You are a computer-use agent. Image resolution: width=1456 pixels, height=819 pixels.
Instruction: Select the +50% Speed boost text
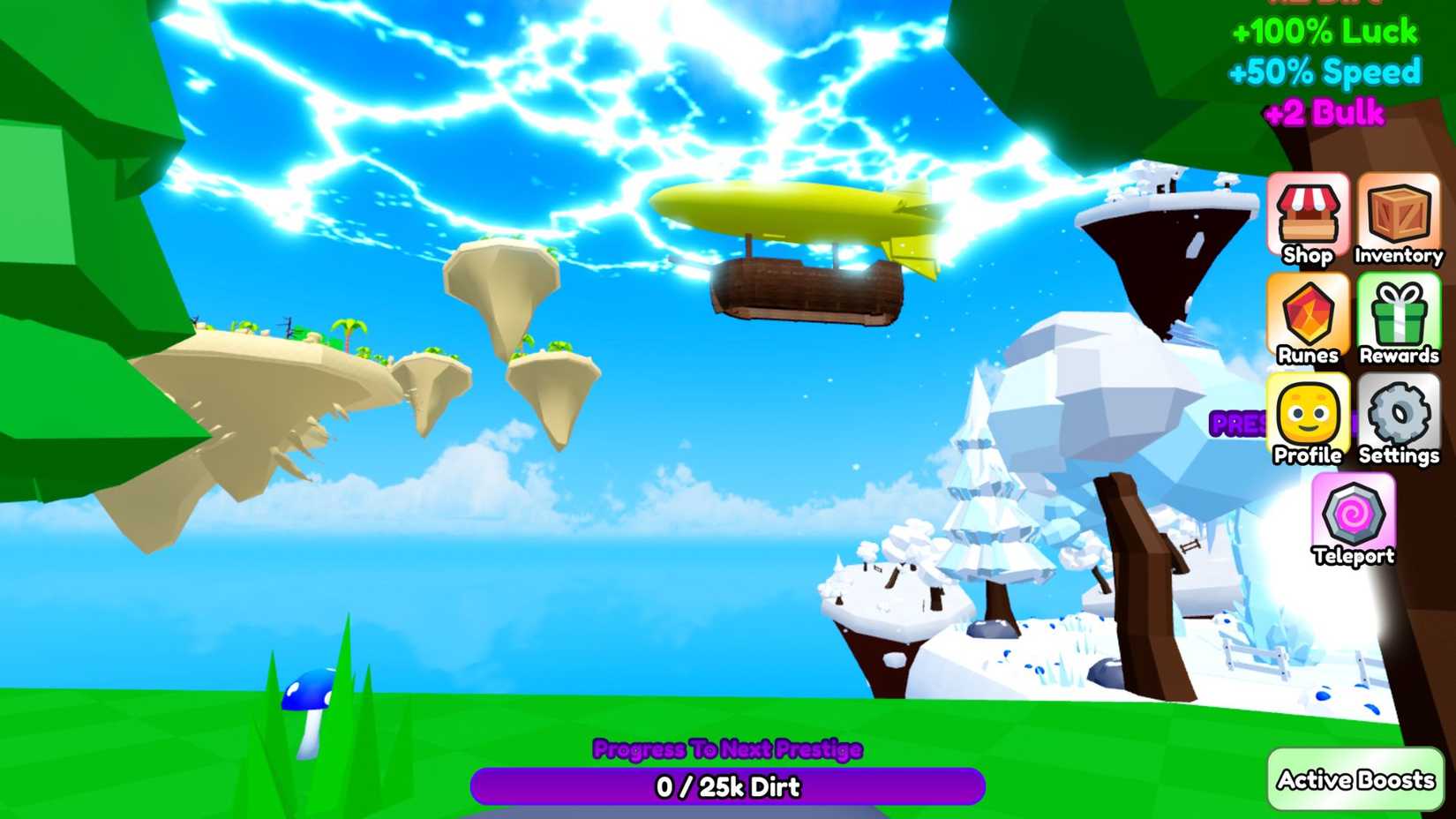(1327, 72)
